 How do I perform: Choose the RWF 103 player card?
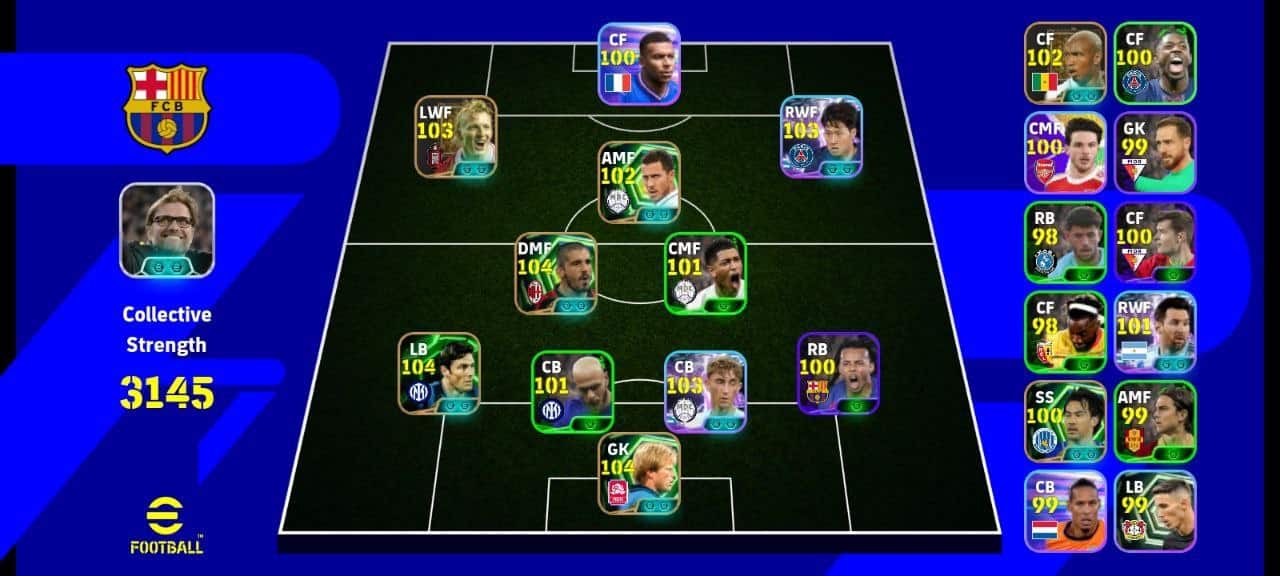click(821, 137)
